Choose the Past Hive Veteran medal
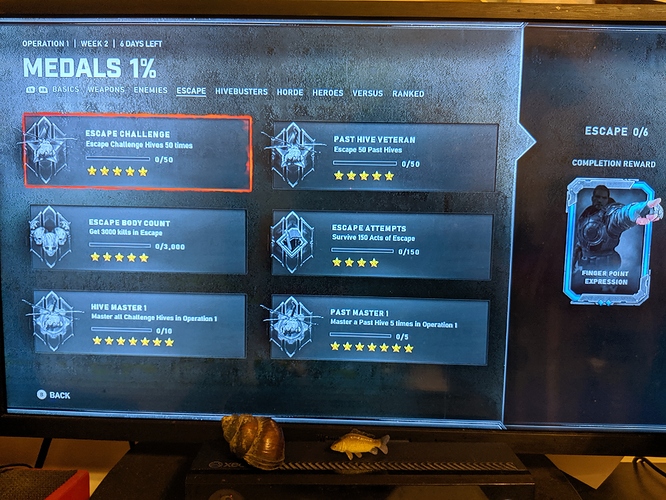Viewport: 666px width, 500px height. pos(384,157)
